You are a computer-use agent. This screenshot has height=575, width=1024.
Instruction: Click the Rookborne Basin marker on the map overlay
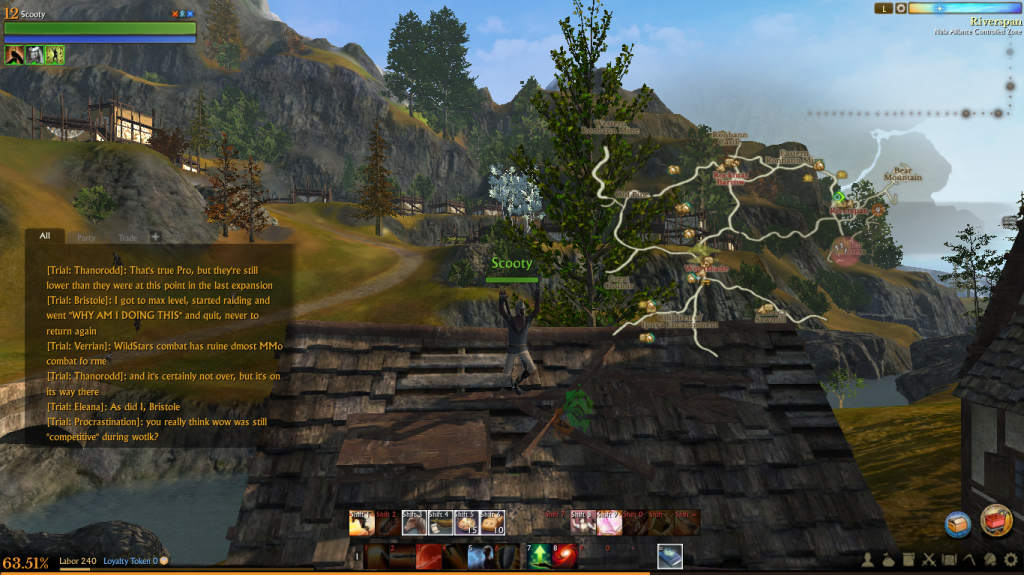(x=731, y=178)
